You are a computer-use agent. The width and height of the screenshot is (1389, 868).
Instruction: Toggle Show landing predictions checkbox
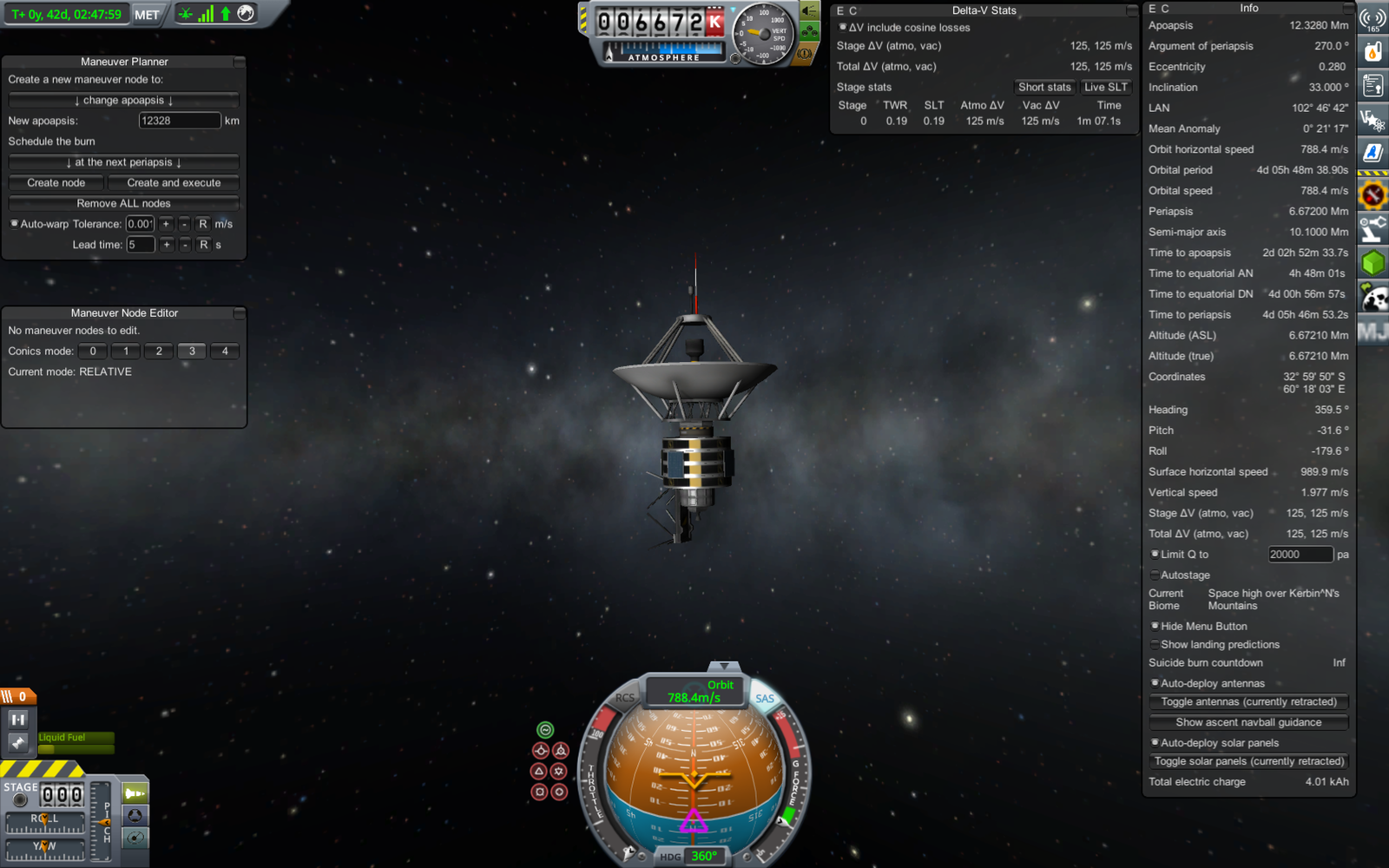coord(1155,645)
